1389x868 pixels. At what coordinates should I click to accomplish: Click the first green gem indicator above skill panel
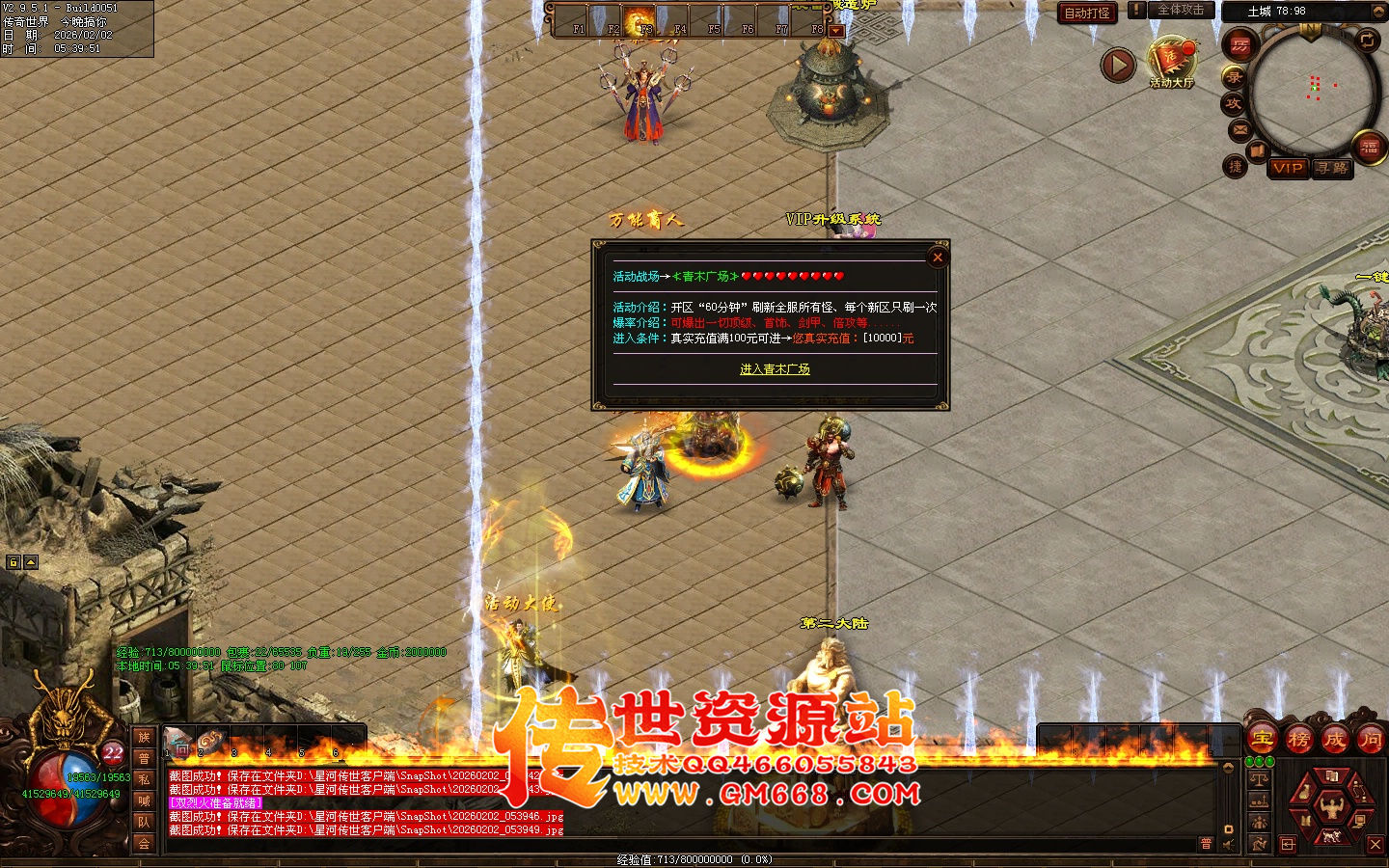coord(1250,761)
